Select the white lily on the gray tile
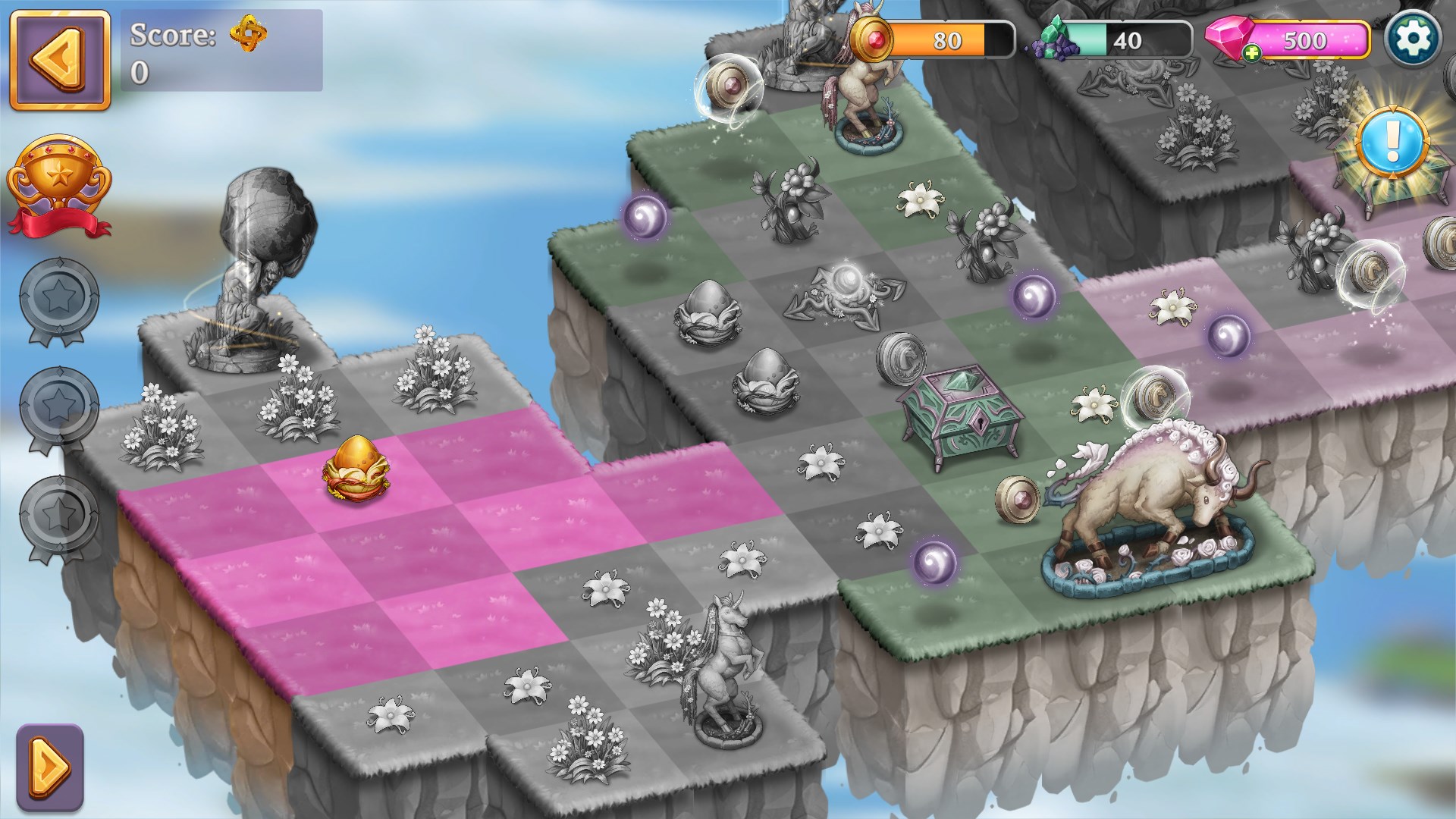The image size is (1456, 819). [821, 463]
